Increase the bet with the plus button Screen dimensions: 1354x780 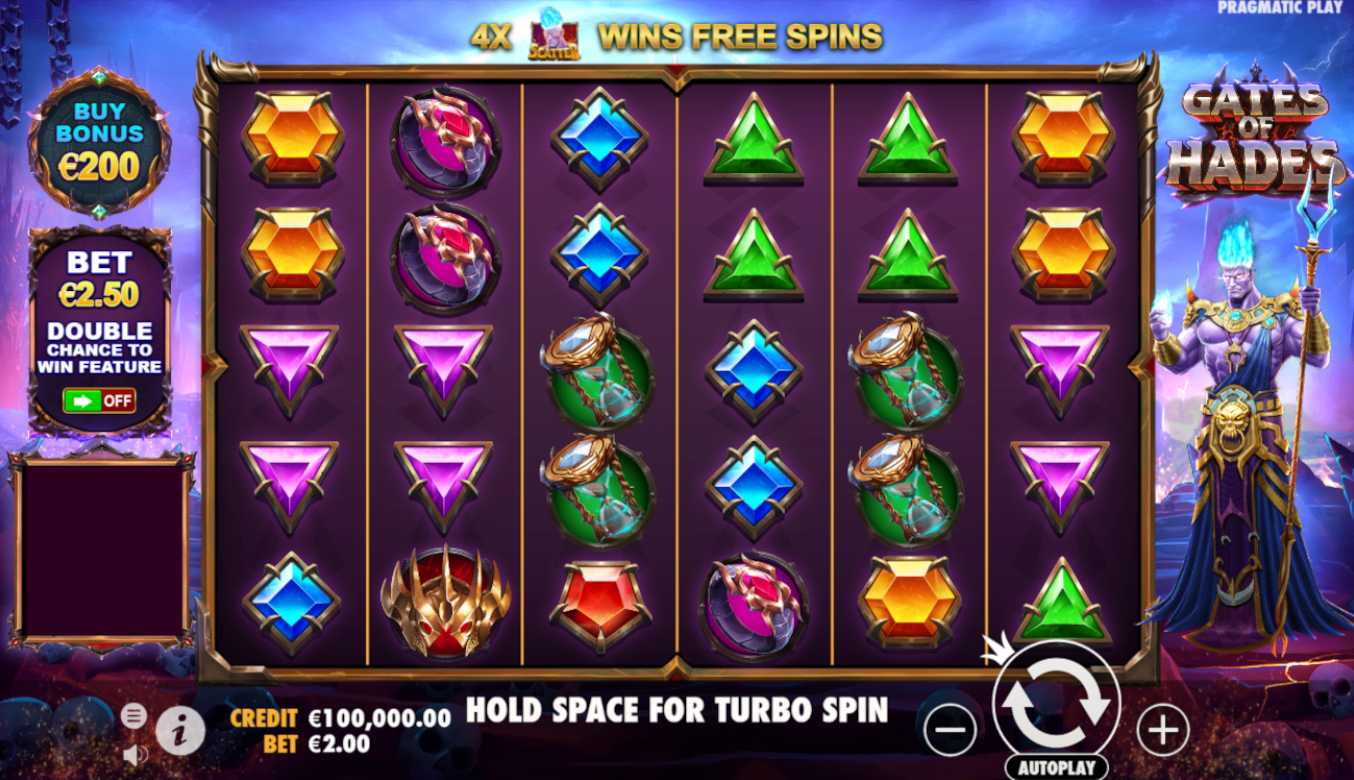(x=1163, y=731)
